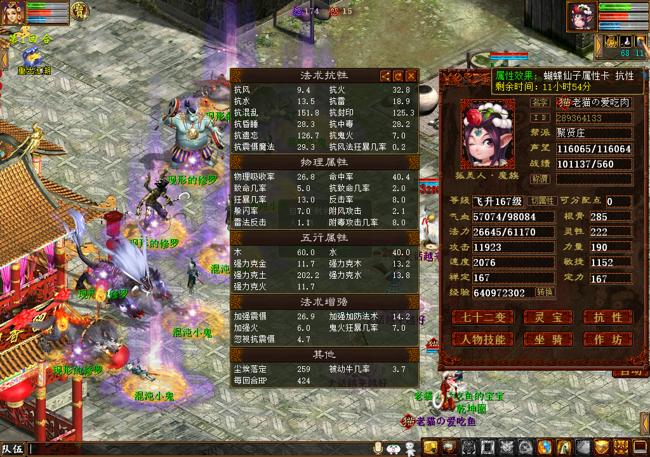Click the pet portrait in top-left corner

click(12, 13)
